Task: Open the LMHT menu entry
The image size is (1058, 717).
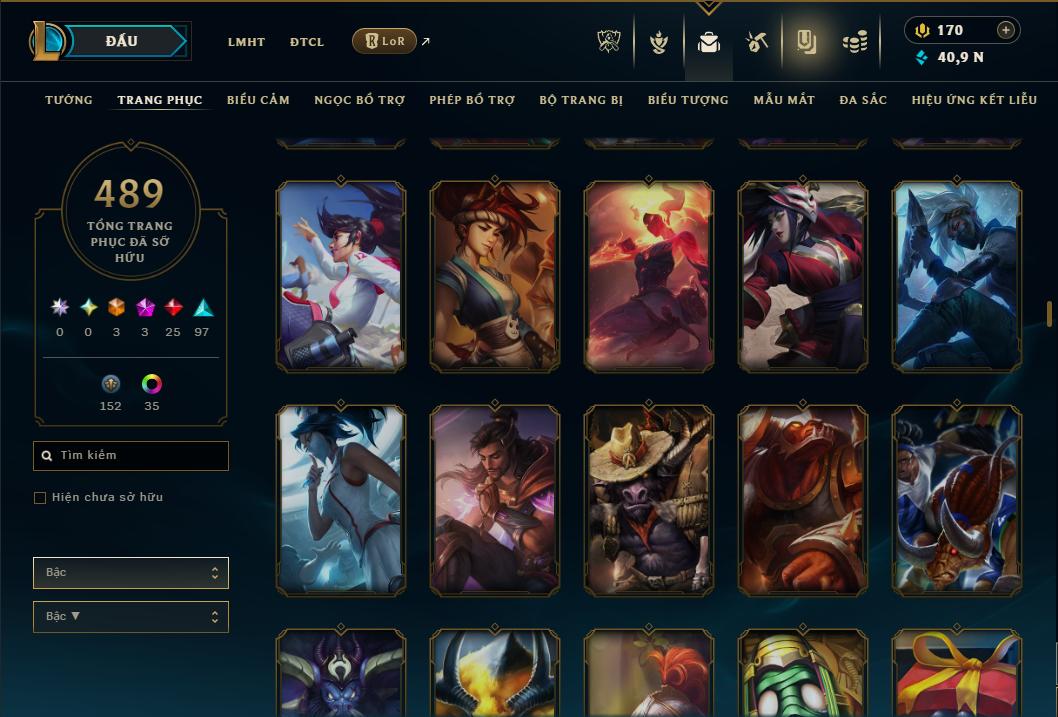Action: pyautogui.click(x=246, y=42)
